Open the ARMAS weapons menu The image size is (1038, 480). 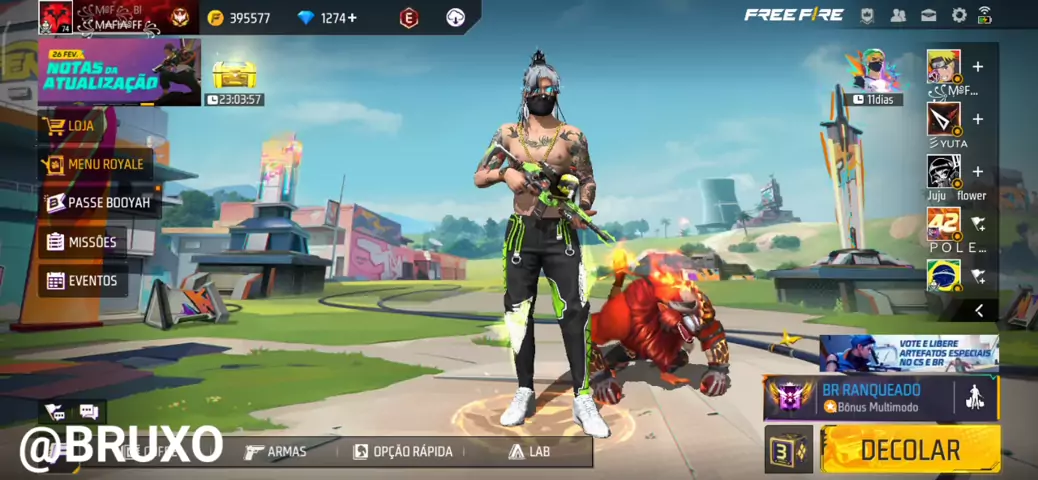coord(276,451)
